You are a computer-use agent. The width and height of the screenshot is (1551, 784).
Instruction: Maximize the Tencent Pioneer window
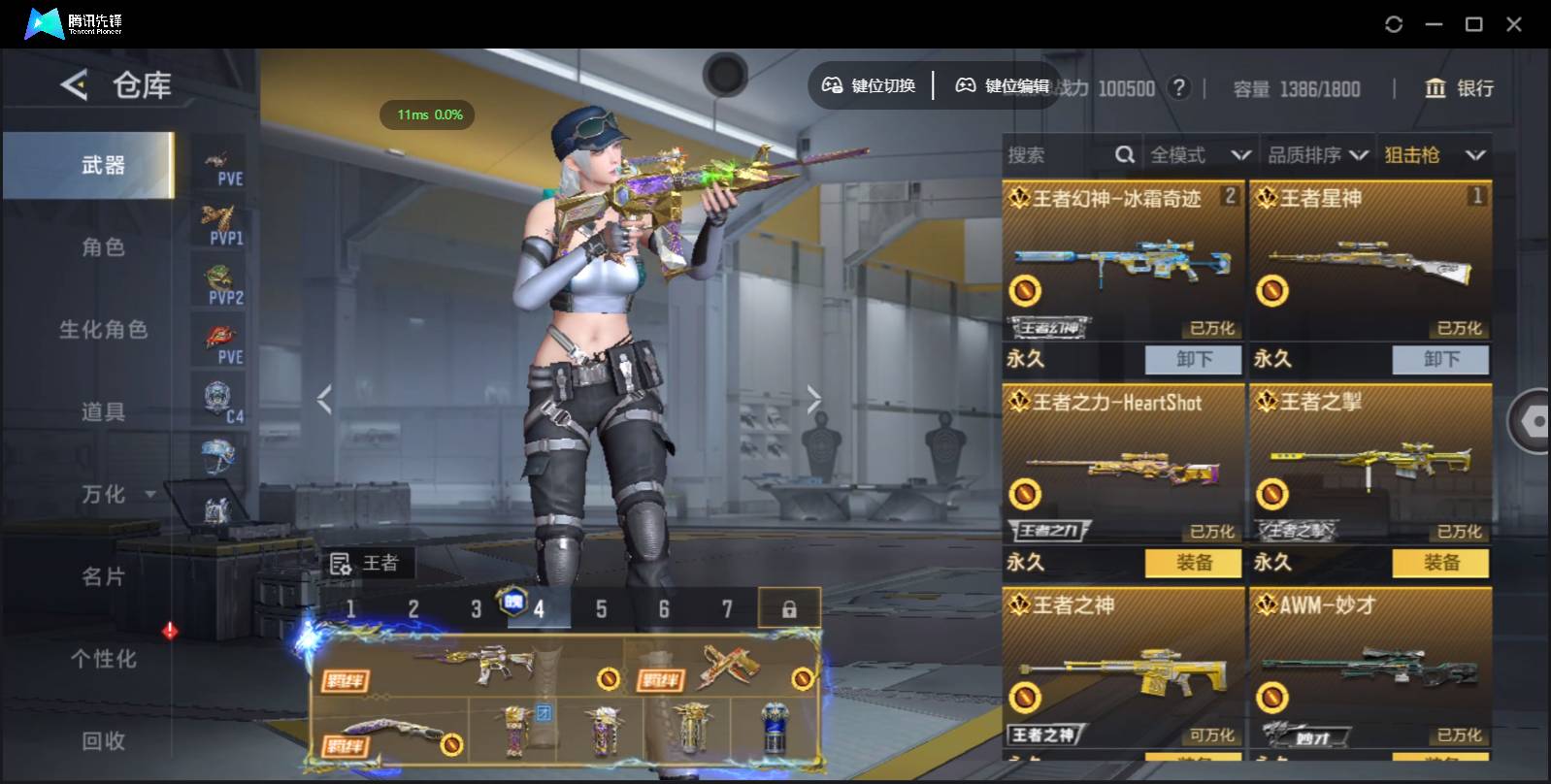point(1473,24)
